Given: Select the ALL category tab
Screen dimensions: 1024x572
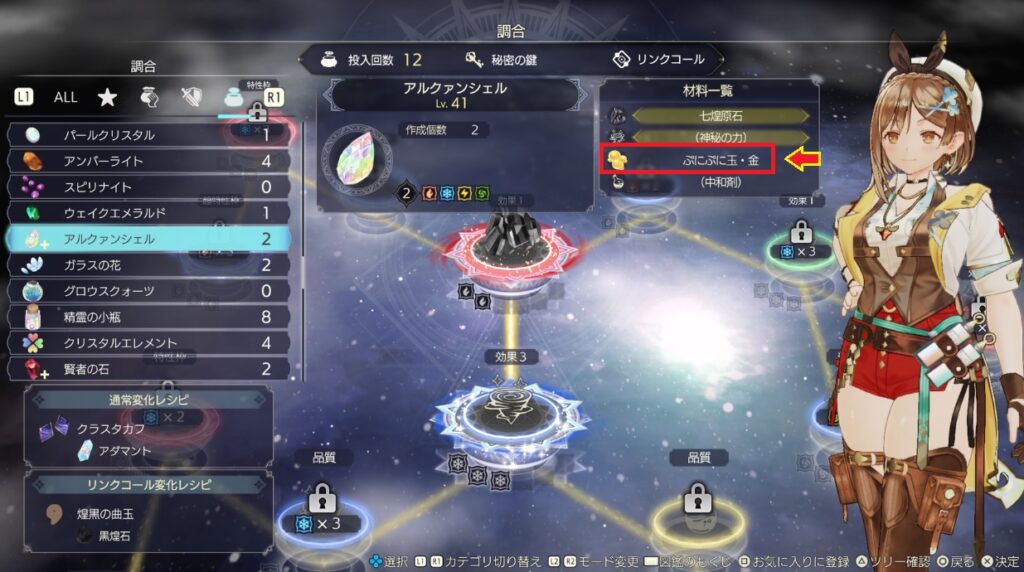Looking at the screenshot, I should point(65,97).
